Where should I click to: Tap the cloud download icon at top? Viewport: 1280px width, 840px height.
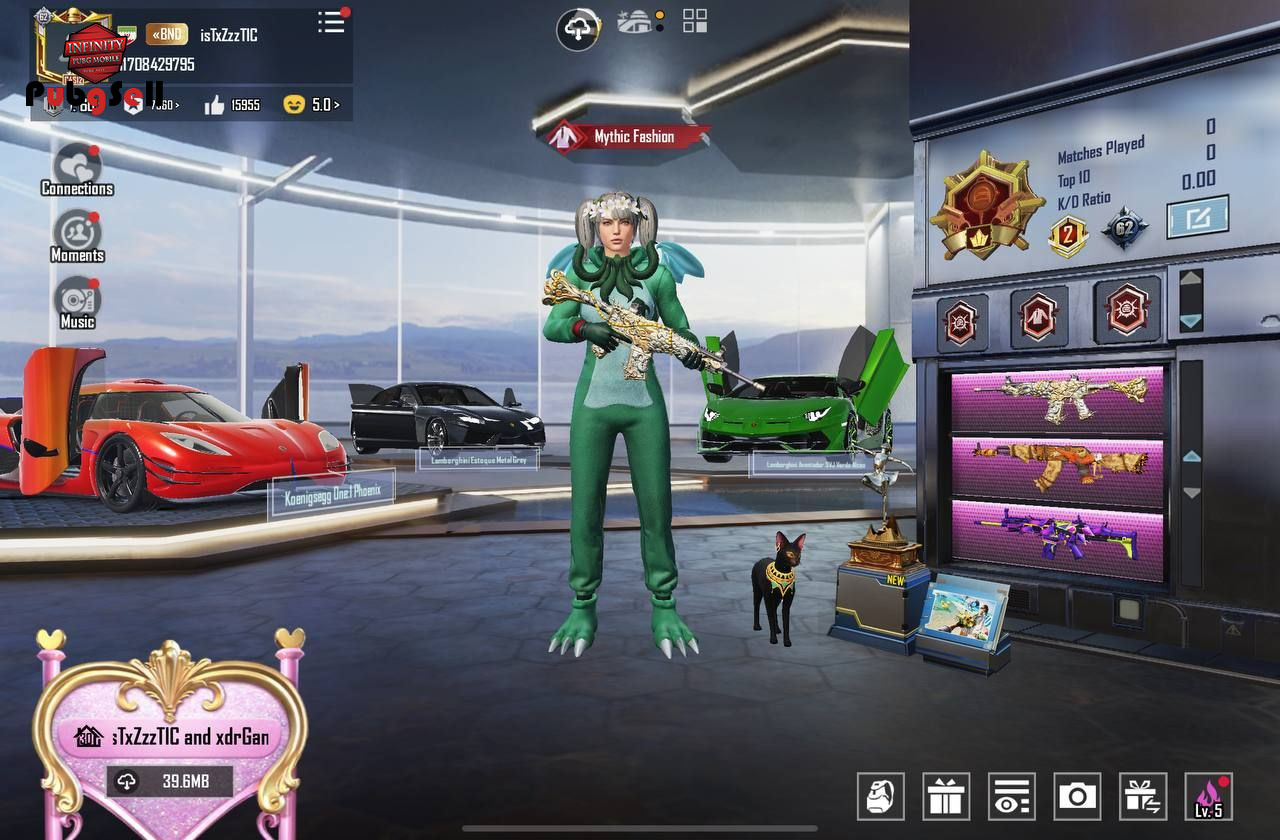coord(578,29)
